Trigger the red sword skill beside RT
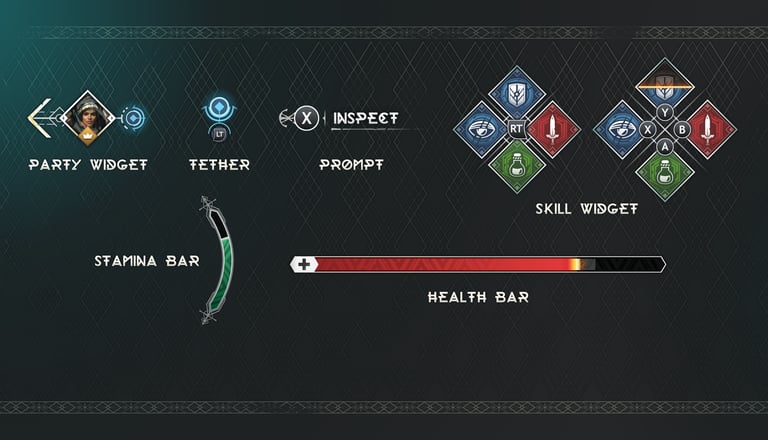Screen dimensions: 768x440 551,129
